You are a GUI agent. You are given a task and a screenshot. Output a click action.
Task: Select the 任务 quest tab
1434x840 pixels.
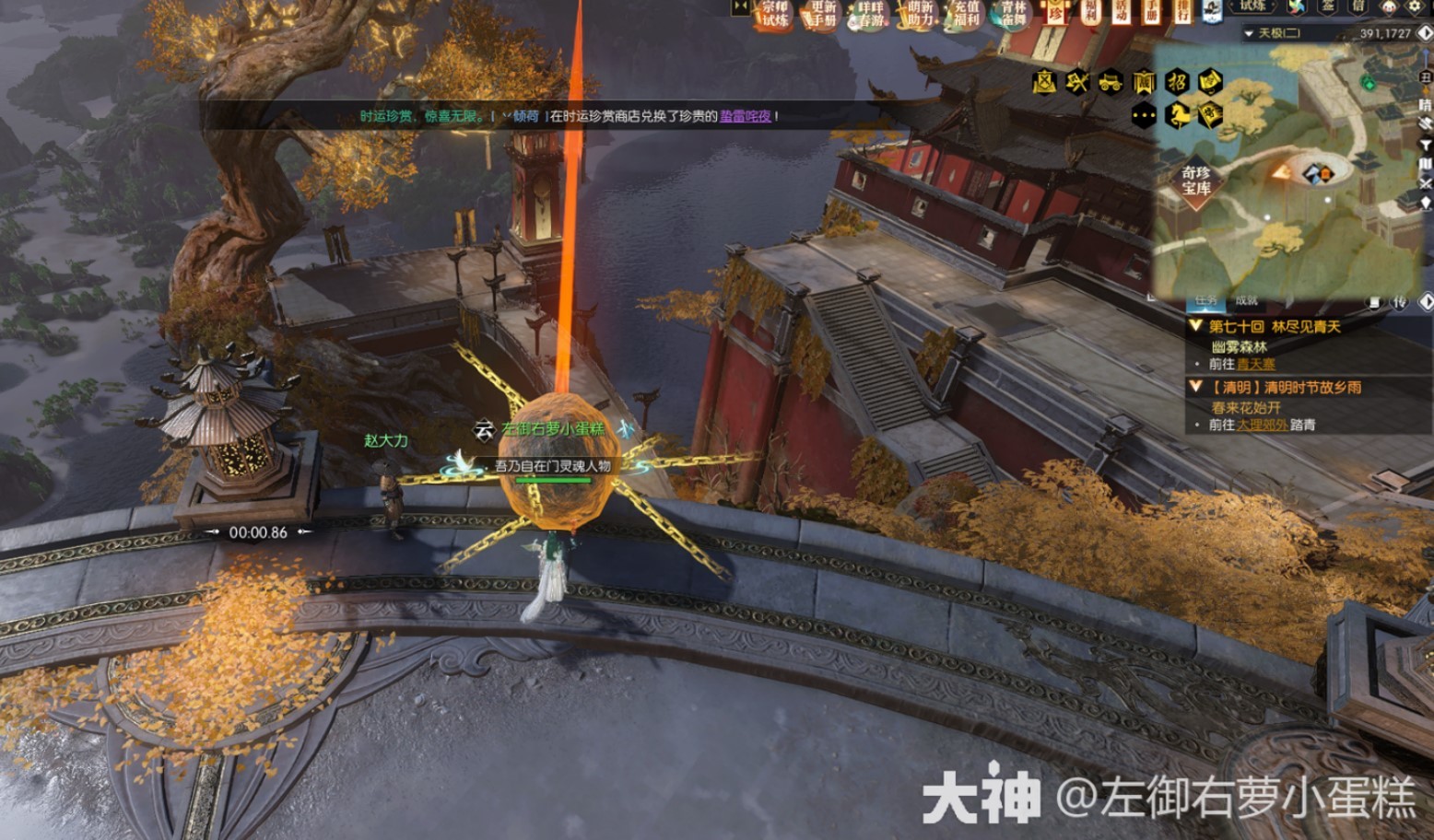pos(1205,301)
